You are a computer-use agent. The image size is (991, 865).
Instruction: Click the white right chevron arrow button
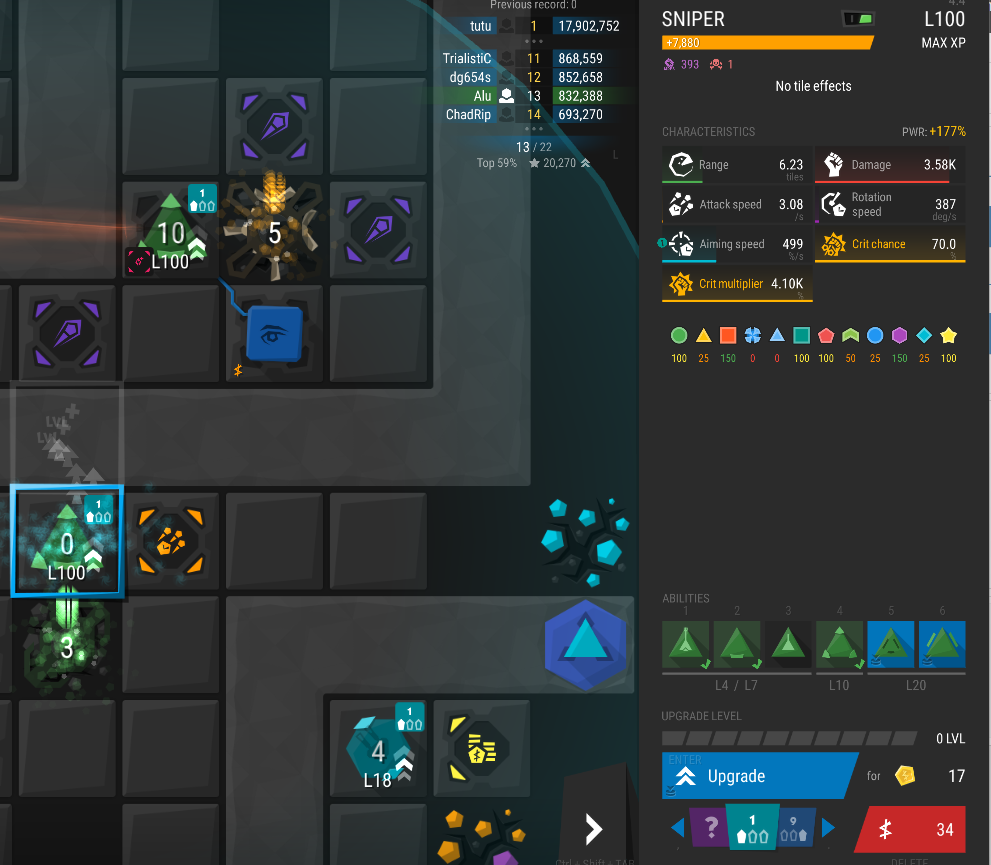(593, 828)
